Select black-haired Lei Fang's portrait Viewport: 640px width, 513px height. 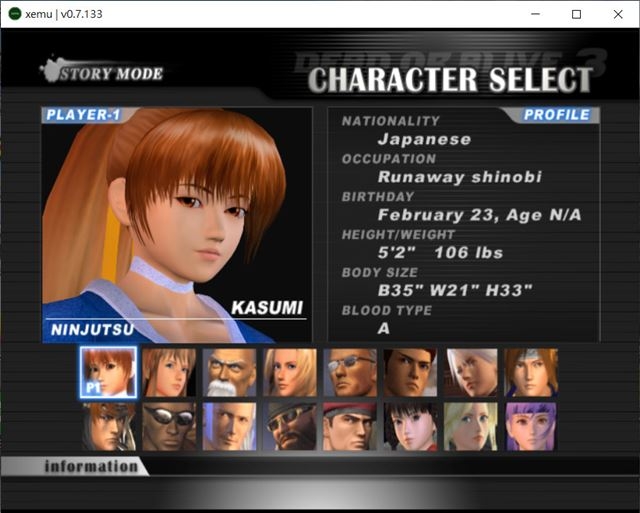click(x=410, y=426)
